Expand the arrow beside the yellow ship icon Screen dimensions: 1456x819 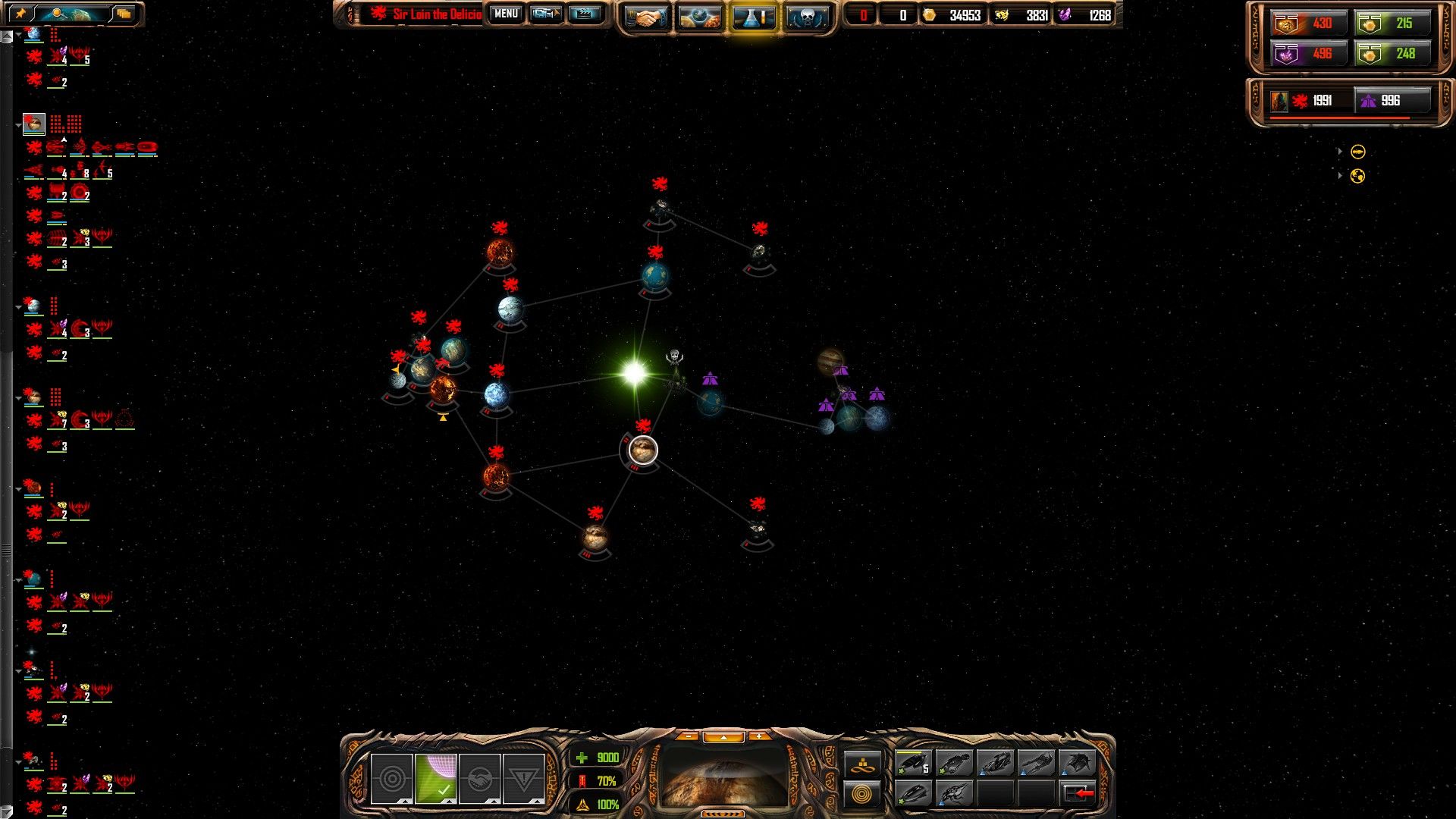coord(1340,152)
